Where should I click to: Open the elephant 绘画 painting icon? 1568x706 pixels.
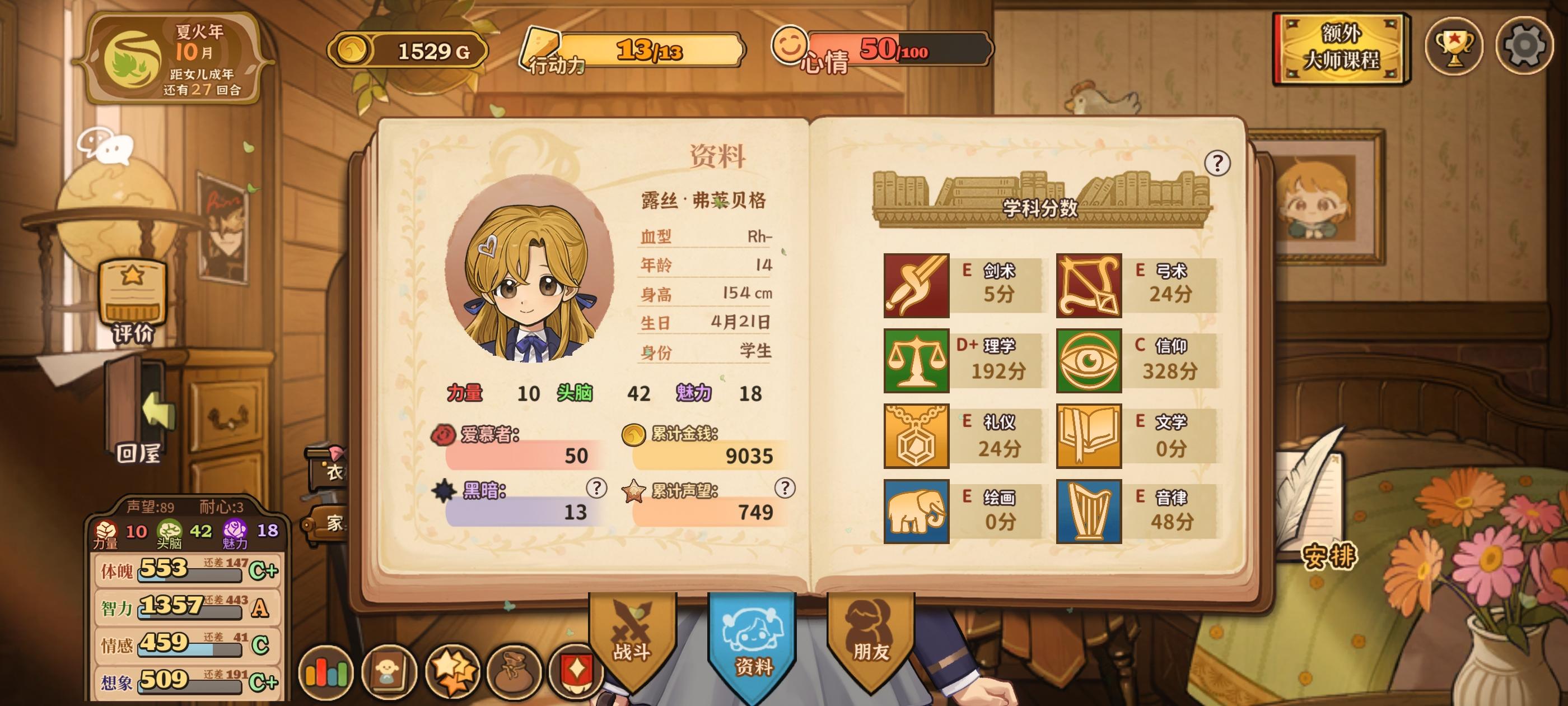916,512
